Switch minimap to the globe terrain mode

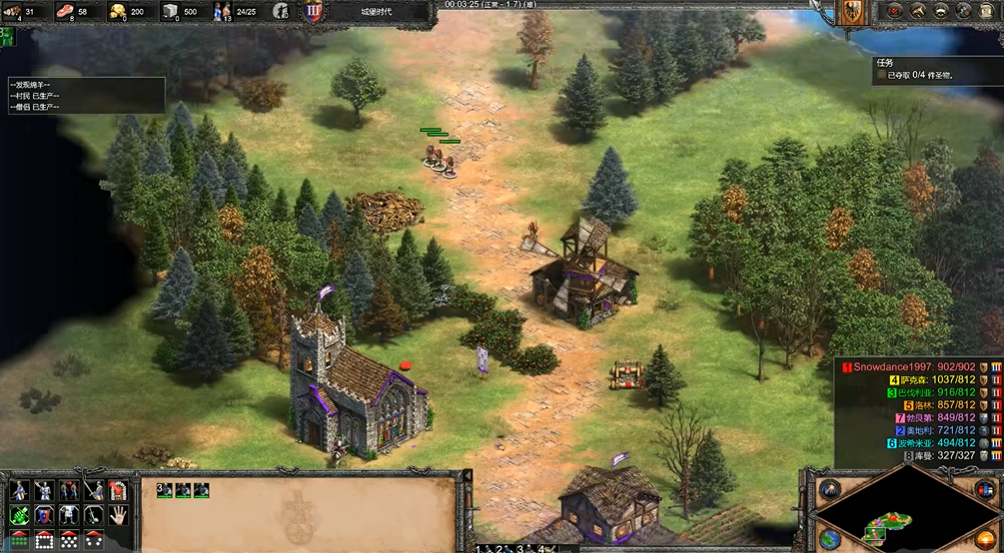tap(829, 538)
